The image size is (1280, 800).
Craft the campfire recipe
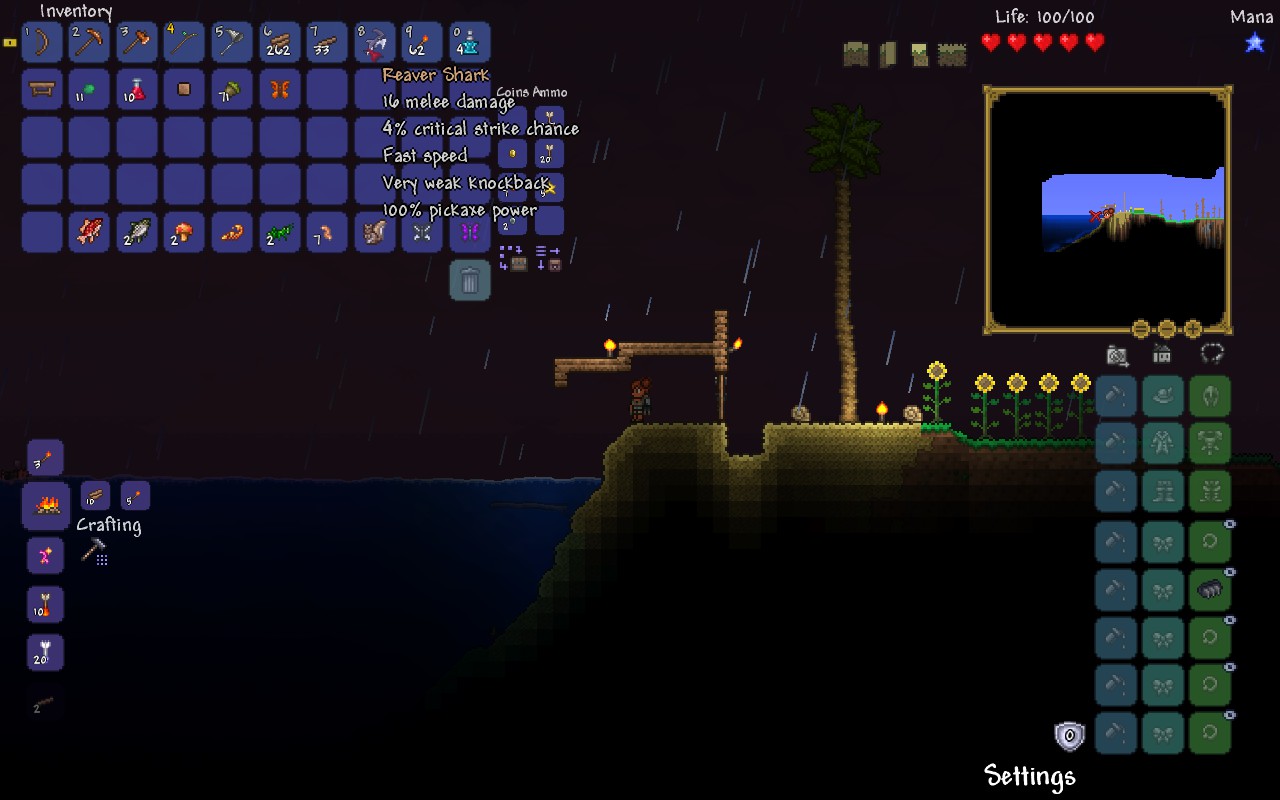pos(46,506)
